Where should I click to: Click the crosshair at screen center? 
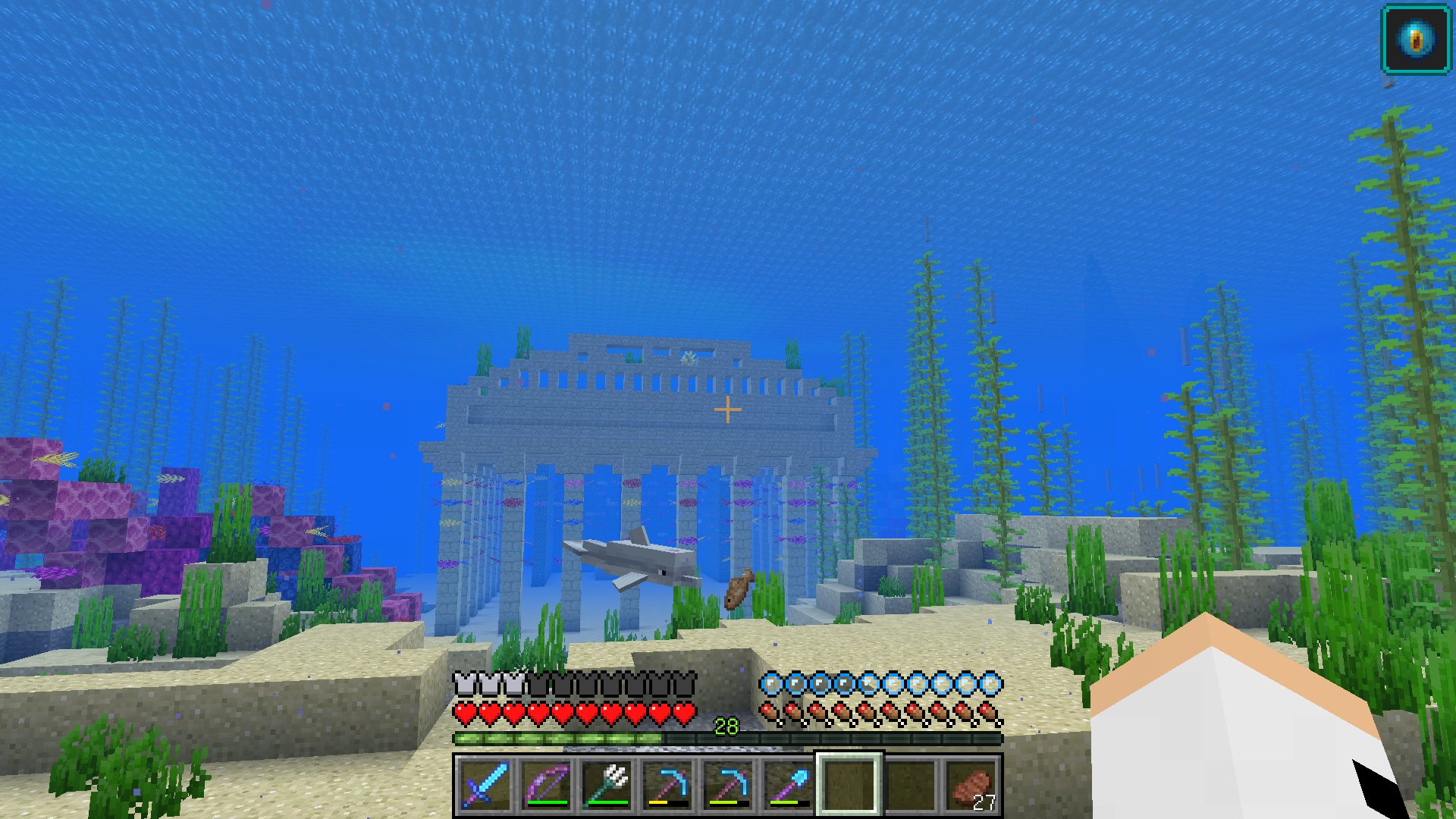(728, 409)
